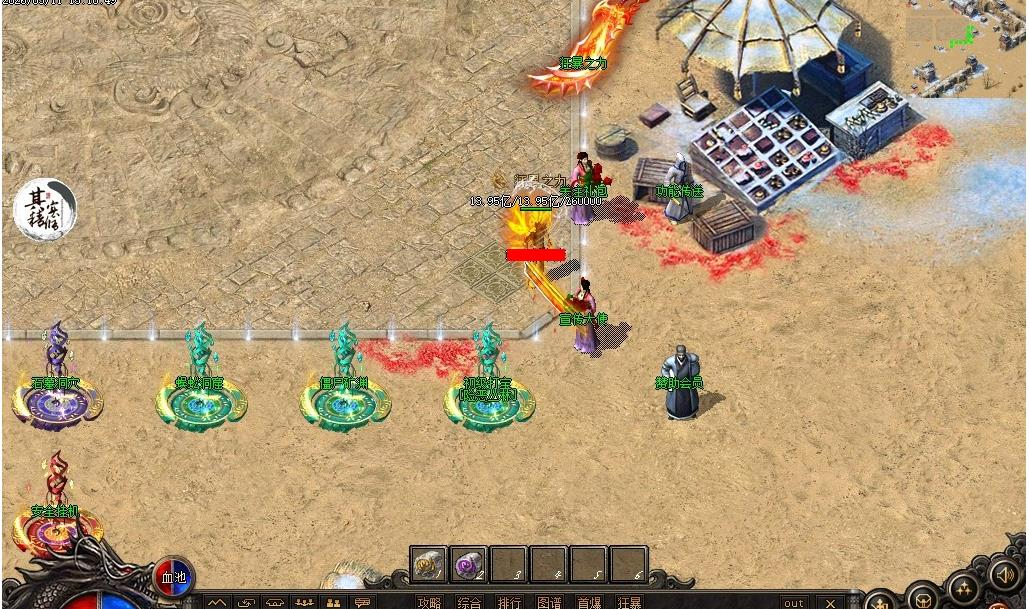Open the 图谱 menu button
This screenshot has width=1029, height=609.
[549, 602]
